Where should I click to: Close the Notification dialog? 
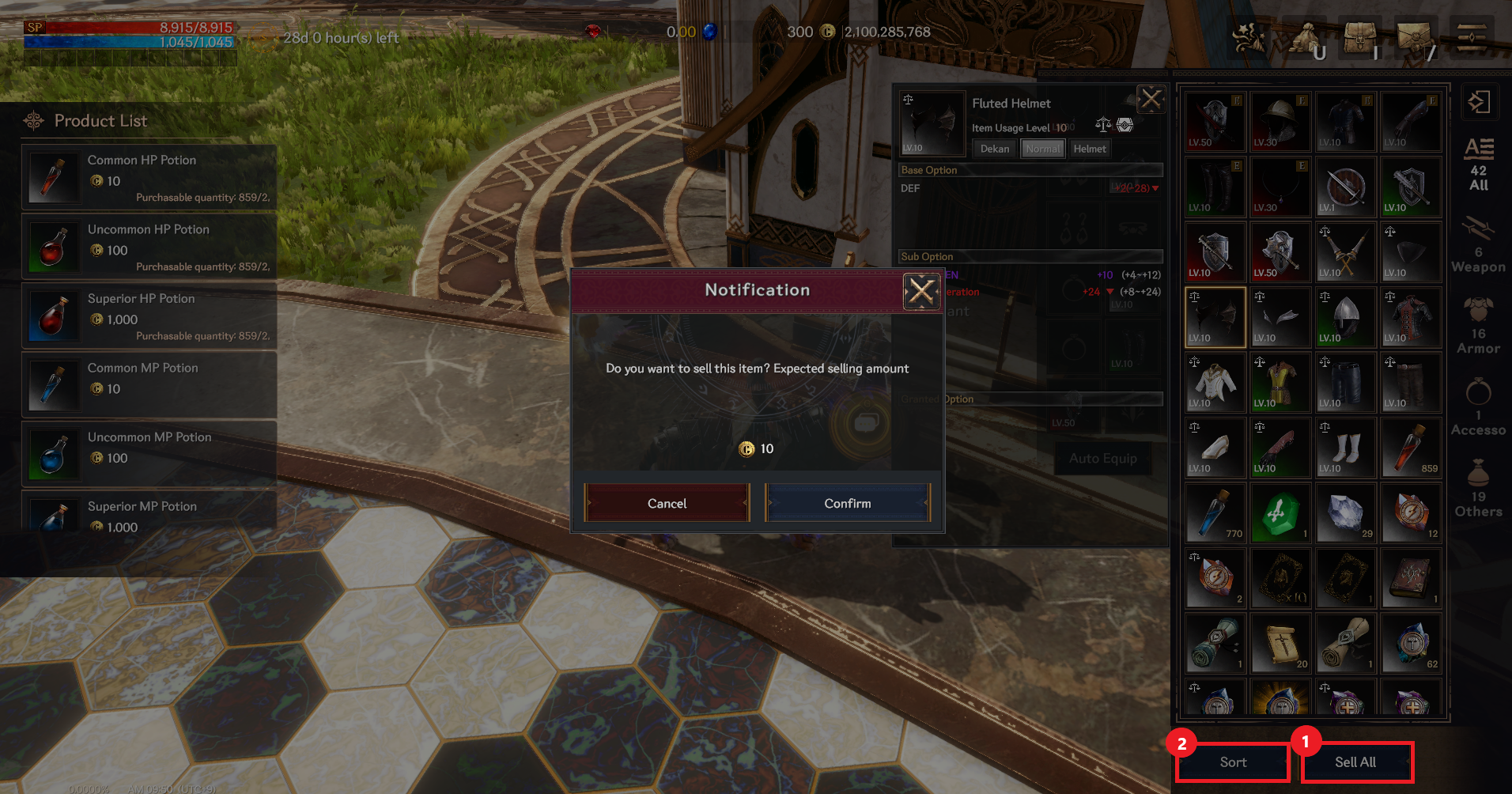(x=921, y=291)
